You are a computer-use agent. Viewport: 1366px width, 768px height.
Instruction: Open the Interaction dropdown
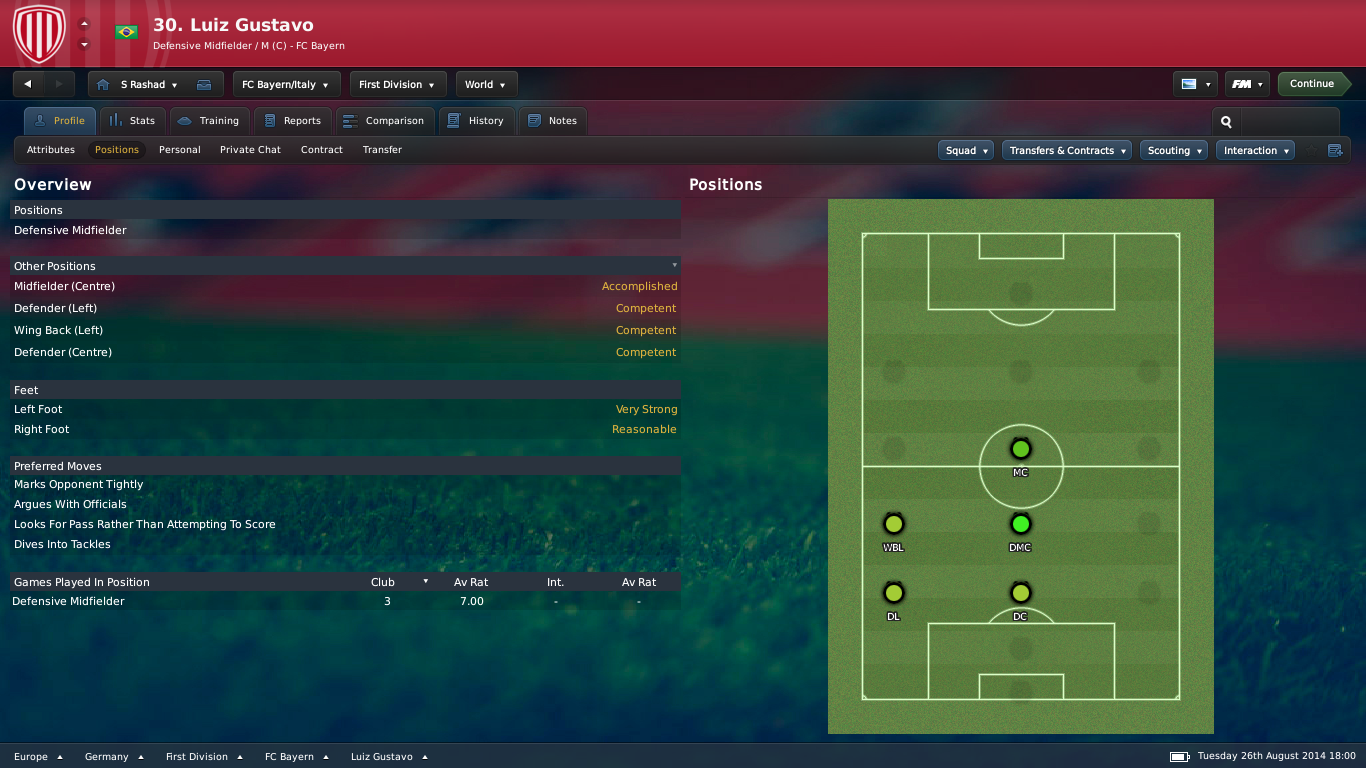[1255, 151]
